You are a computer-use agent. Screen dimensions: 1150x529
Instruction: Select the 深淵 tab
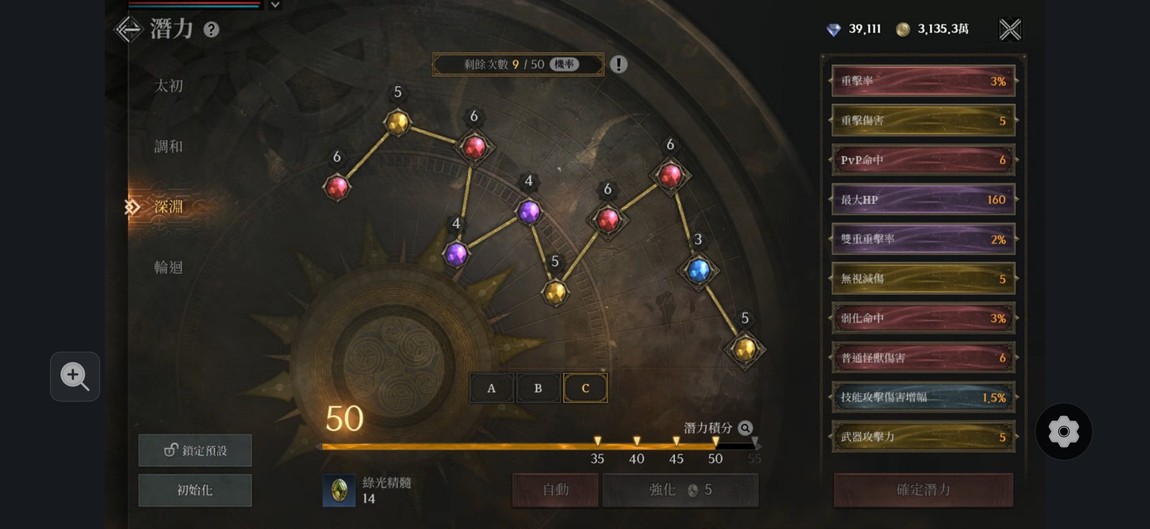click(169, 207)
